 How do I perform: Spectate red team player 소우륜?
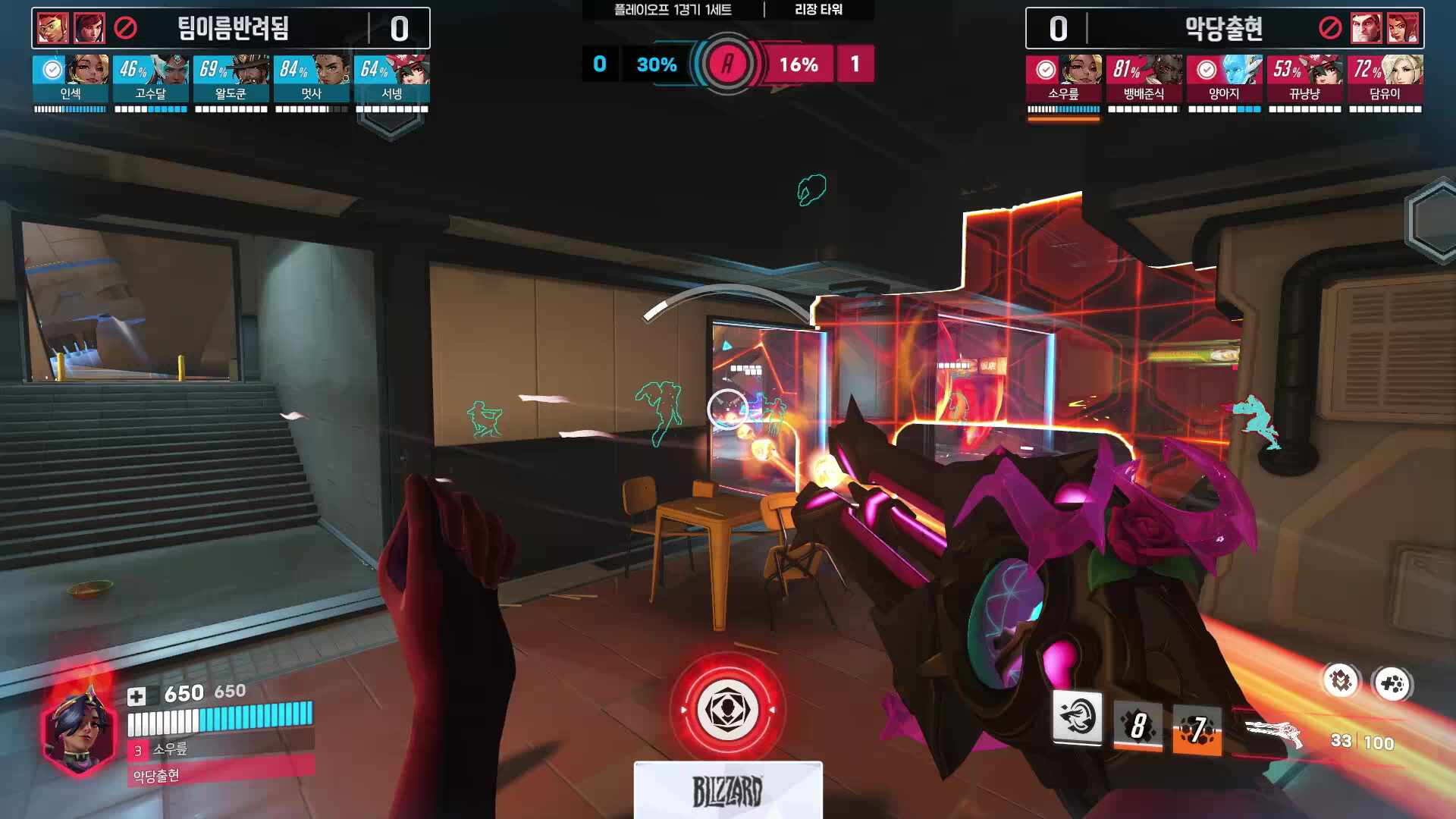[x=1063, y=80]
